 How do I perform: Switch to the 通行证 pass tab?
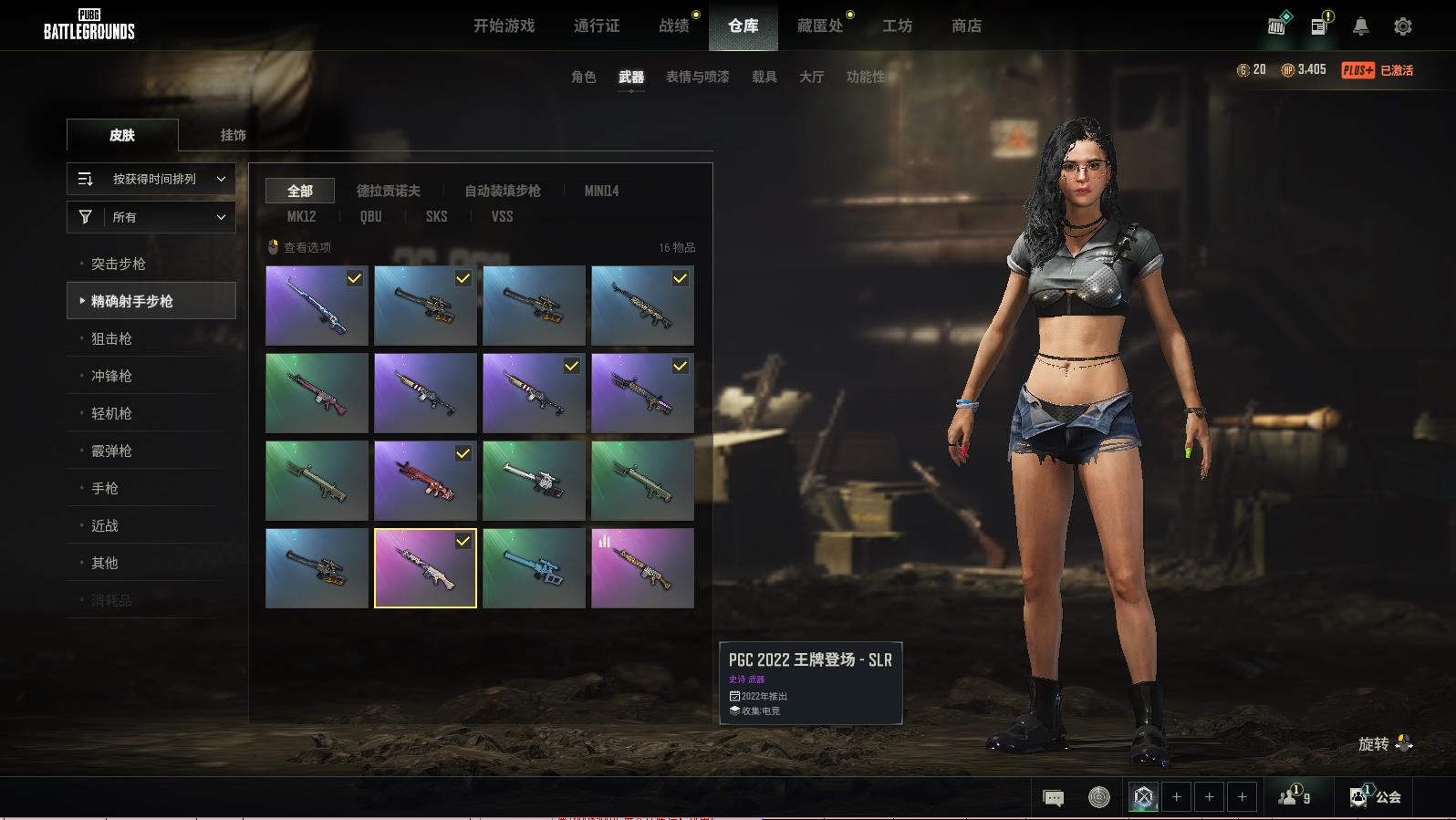597,26
